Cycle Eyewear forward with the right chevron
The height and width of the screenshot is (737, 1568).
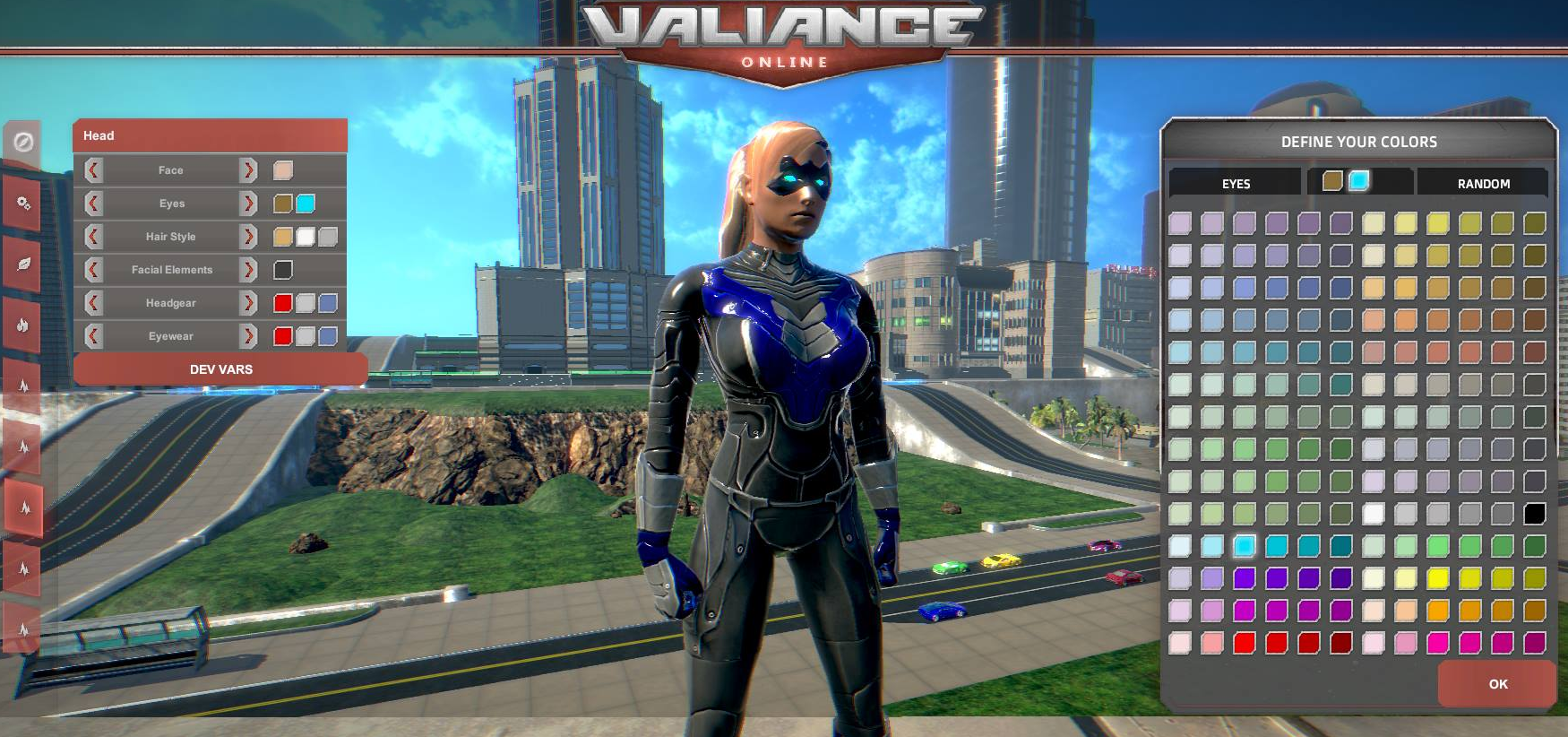pos(248,336)
